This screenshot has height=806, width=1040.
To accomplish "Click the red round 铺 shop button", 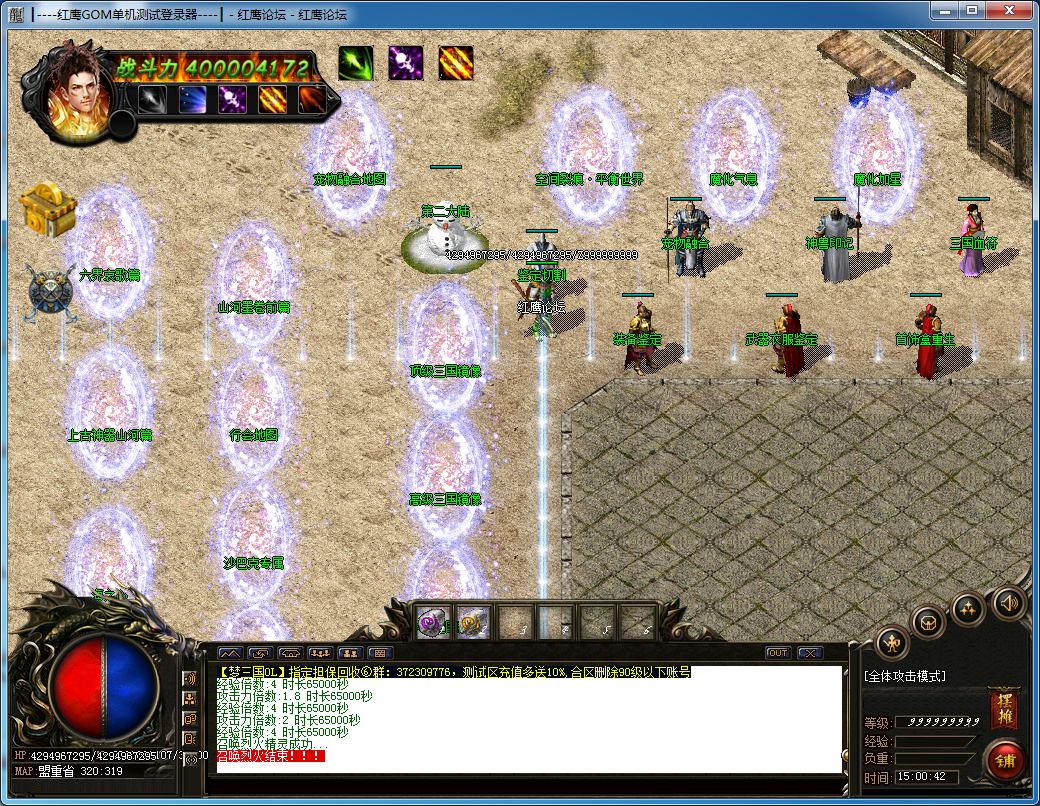I will [1004, 760].
